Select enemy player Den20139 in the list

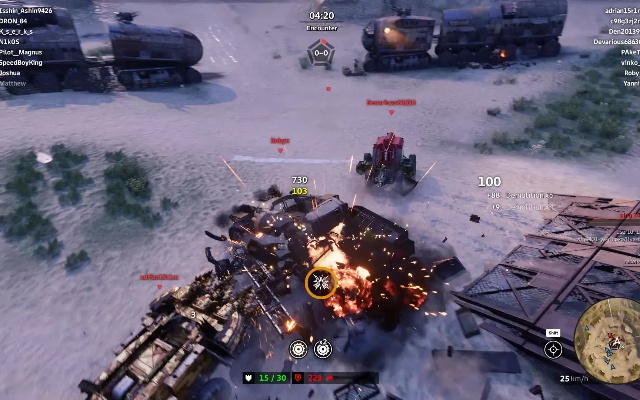622,31
